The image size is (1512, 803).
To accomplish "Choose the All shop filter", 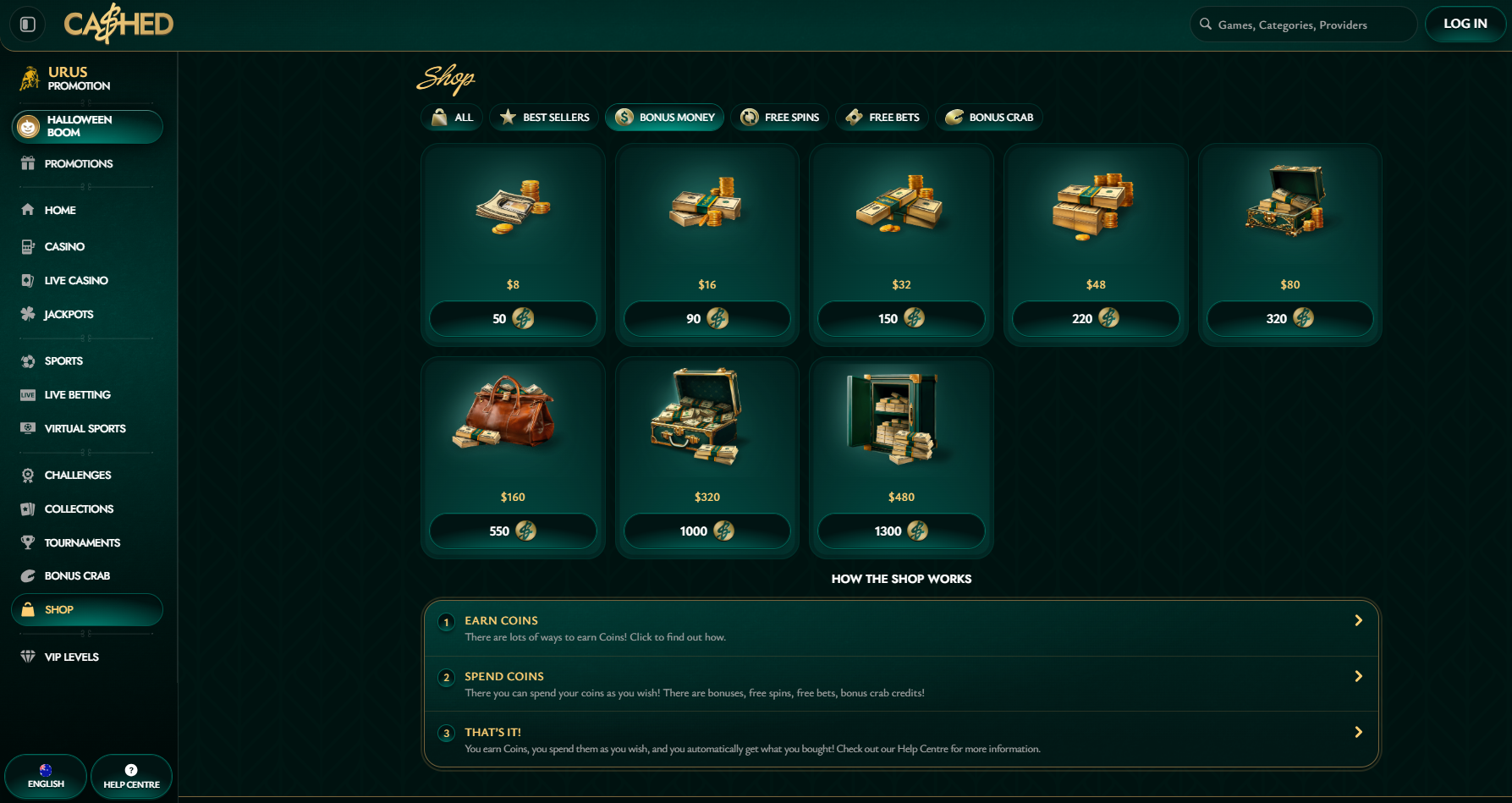I will click(452, 118).
